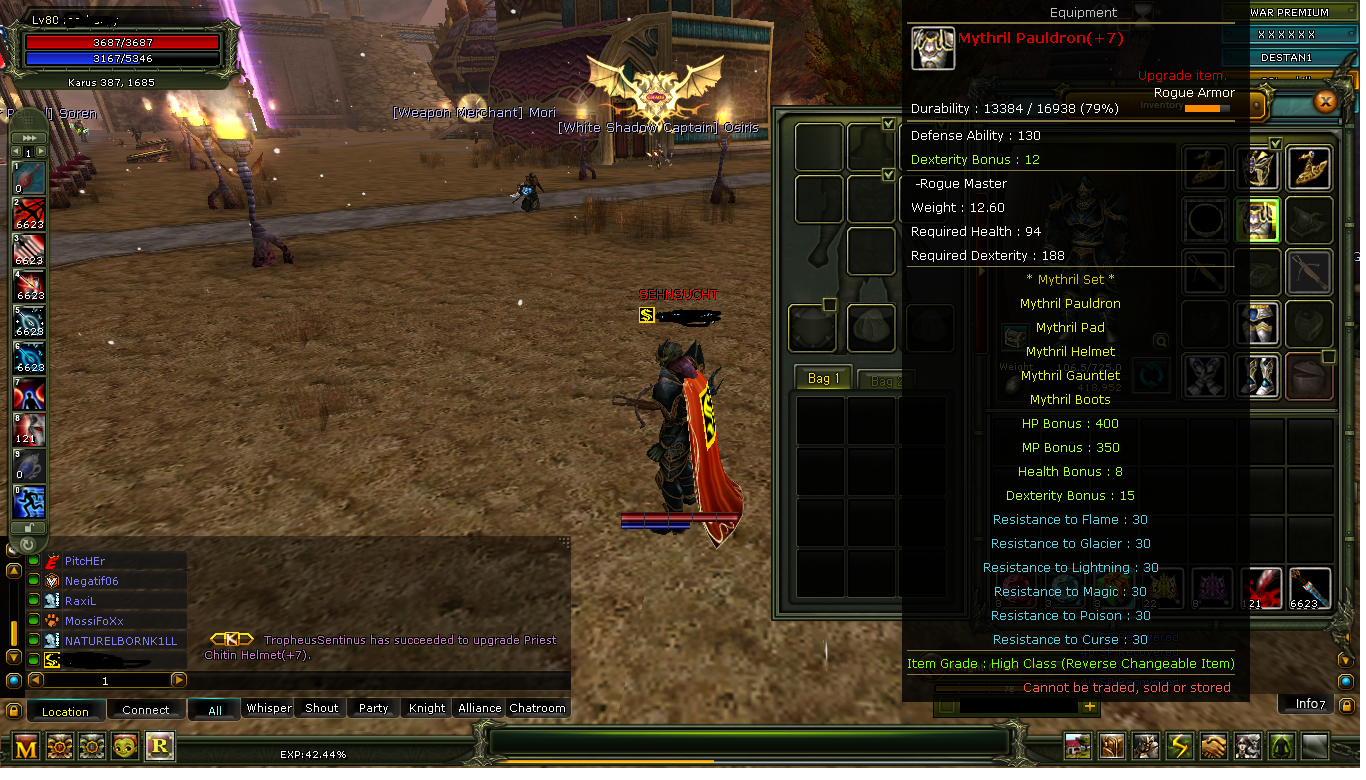Open the backpack inventory icon
Screen dimensions: 1366x780
pos(1111,746)
